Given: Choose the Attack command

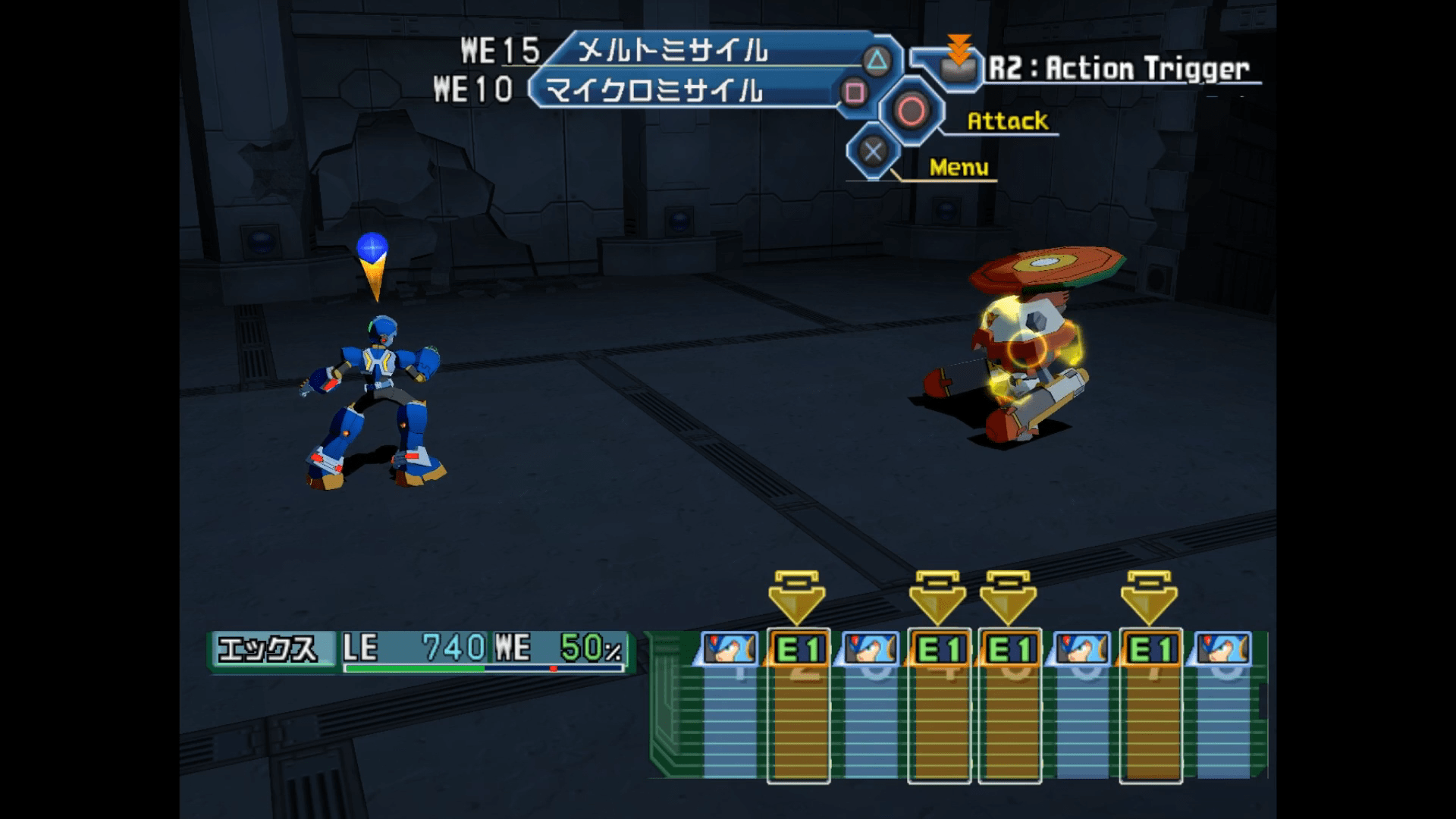Looking at the screenshot, I should coord(1006,121).
